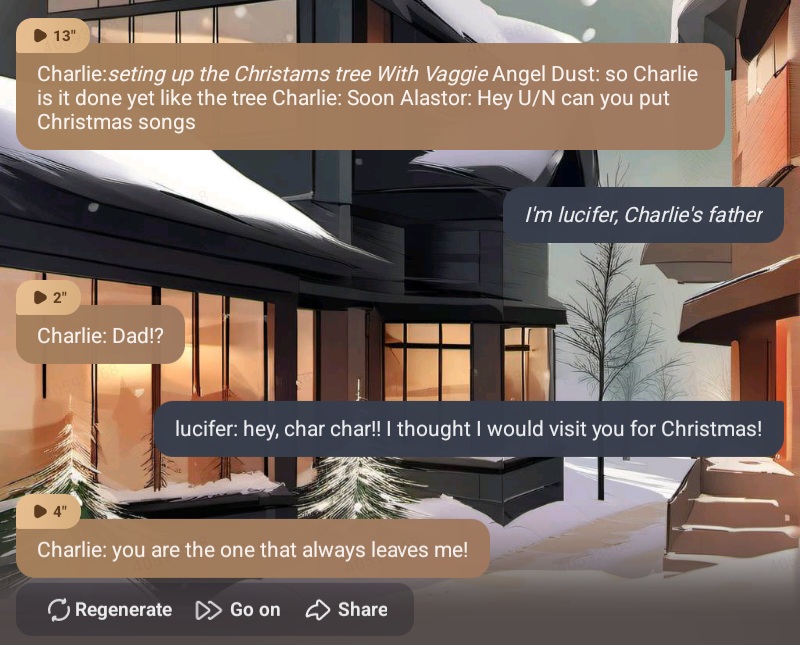The width and height of the screenshot is (800, 645).
Task: Select the "hey, char char!!" message bubble
Action: tap(468, 429)
